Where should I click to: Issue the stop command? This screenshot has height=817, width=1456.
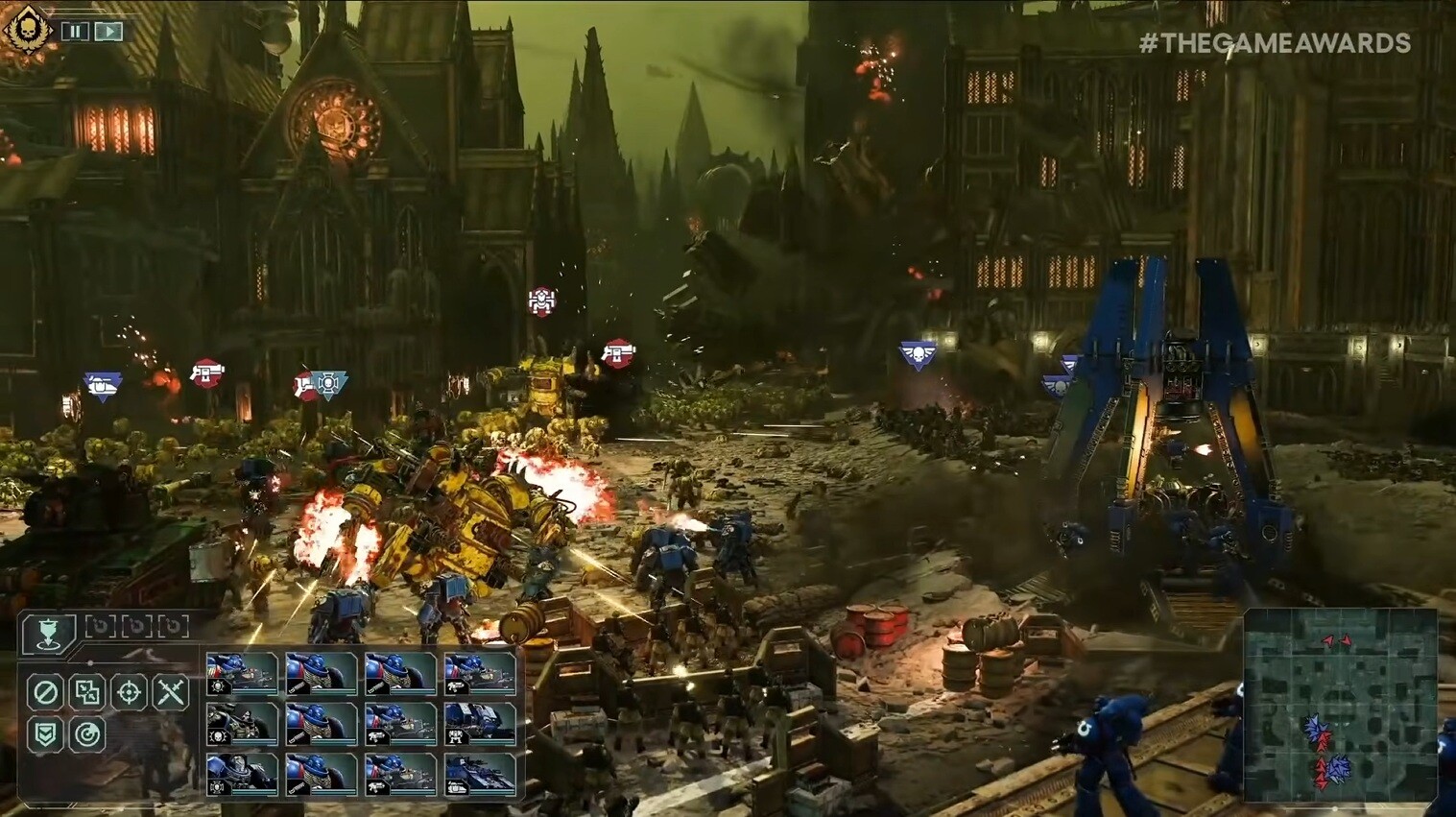pyautogui.click(x=45, y=691)
